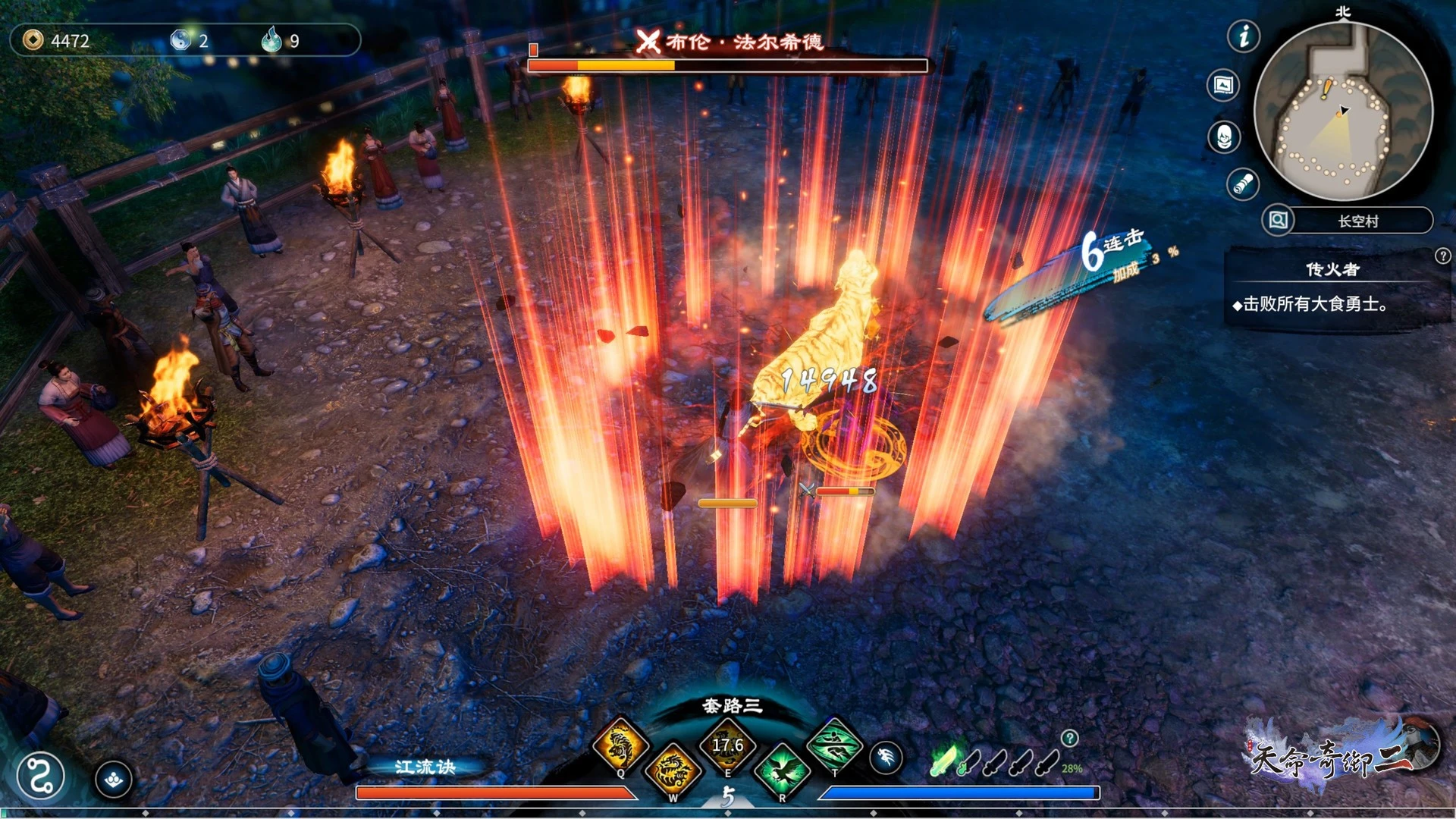Open the map search button next to 长空村

[x=1278, y=220]
